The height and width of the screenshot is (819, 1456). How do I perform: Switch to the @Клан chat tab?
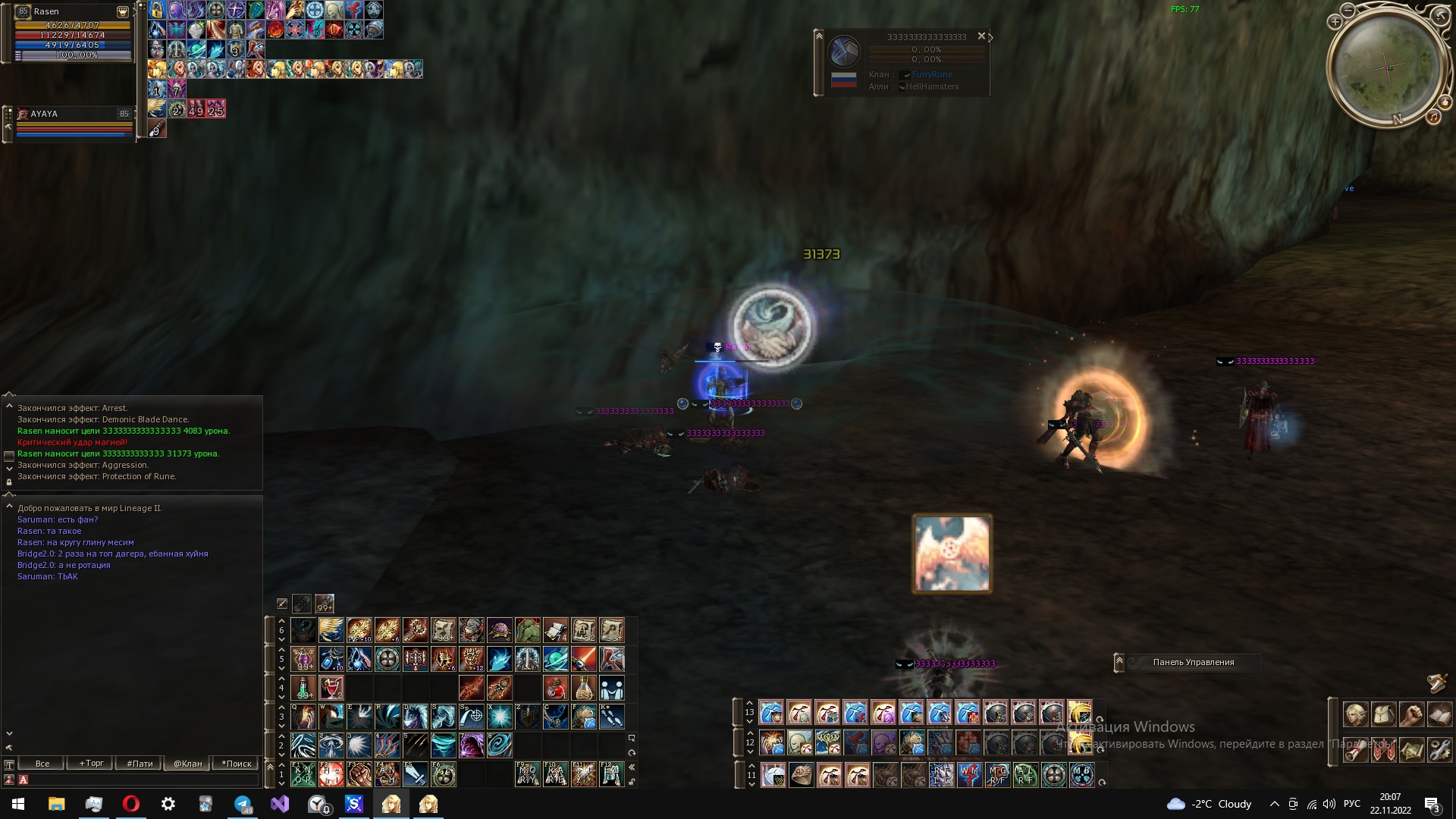click(x=187, y=764)
